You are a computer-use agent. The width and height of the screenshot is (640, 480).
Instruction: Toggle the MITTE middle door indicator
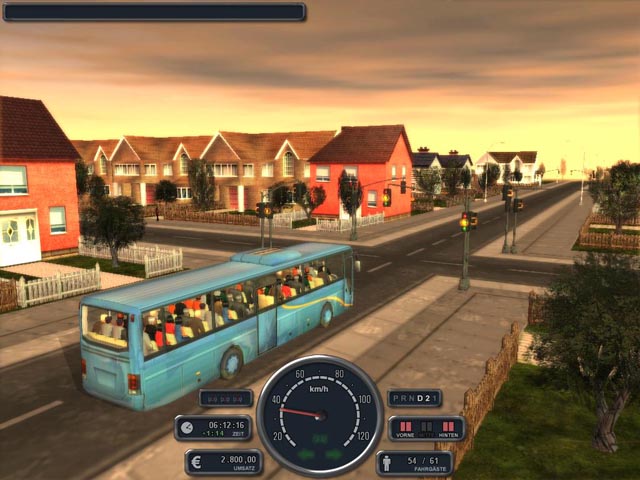point(426,425)
